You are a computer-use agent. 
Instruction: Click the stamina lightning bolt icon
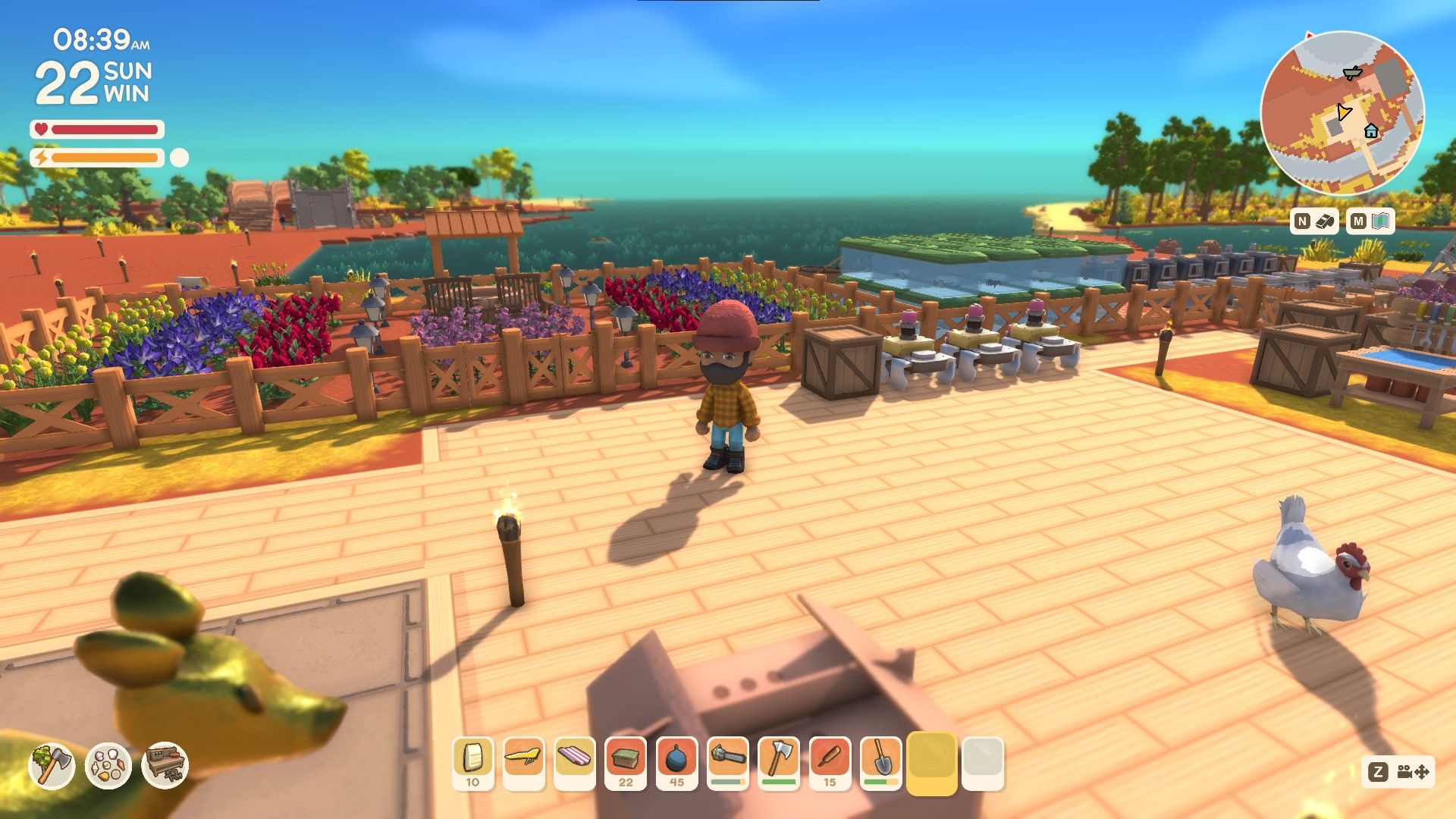(x=41, y=157)
